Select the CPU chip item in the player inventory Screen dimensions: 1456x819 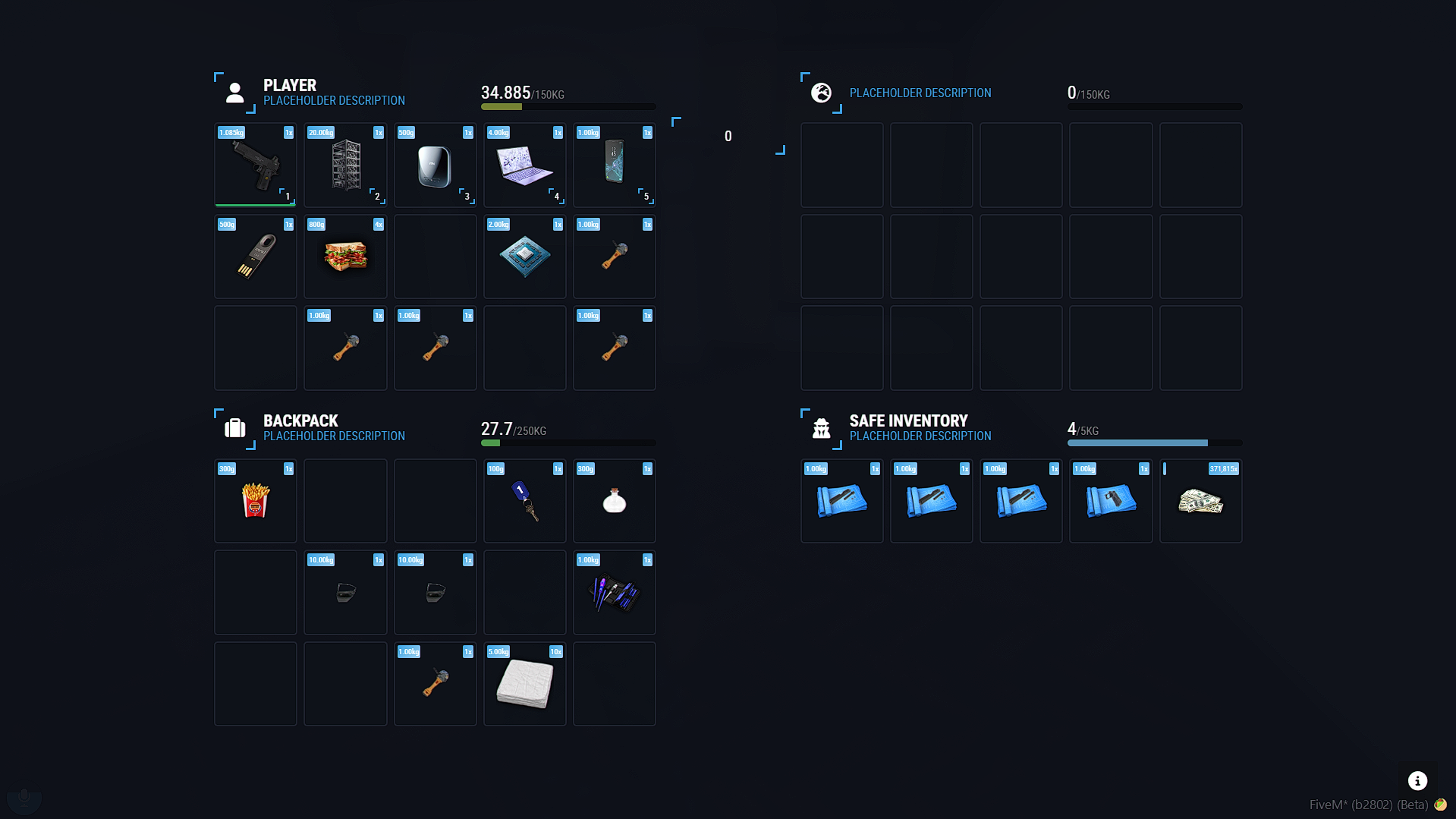pyautogui.click(x=524, y=257)
